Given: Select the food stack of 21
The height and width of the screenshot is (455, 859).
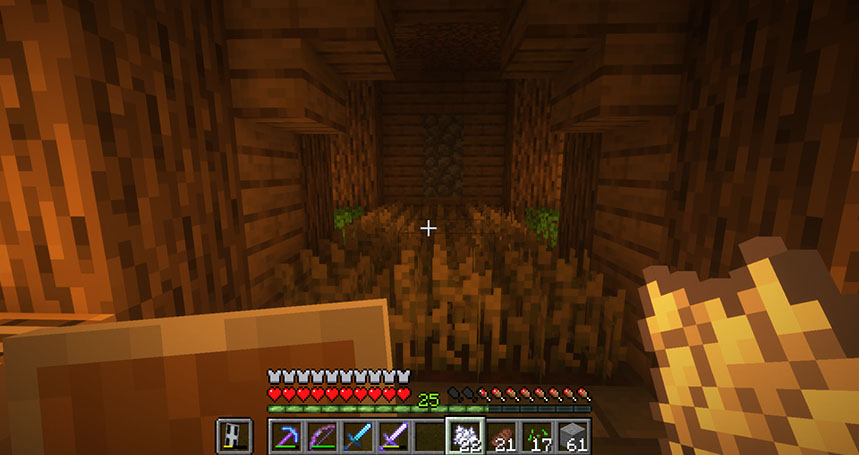Looking at the screenshot, I should pyautogui.click(x=501, y=437).
